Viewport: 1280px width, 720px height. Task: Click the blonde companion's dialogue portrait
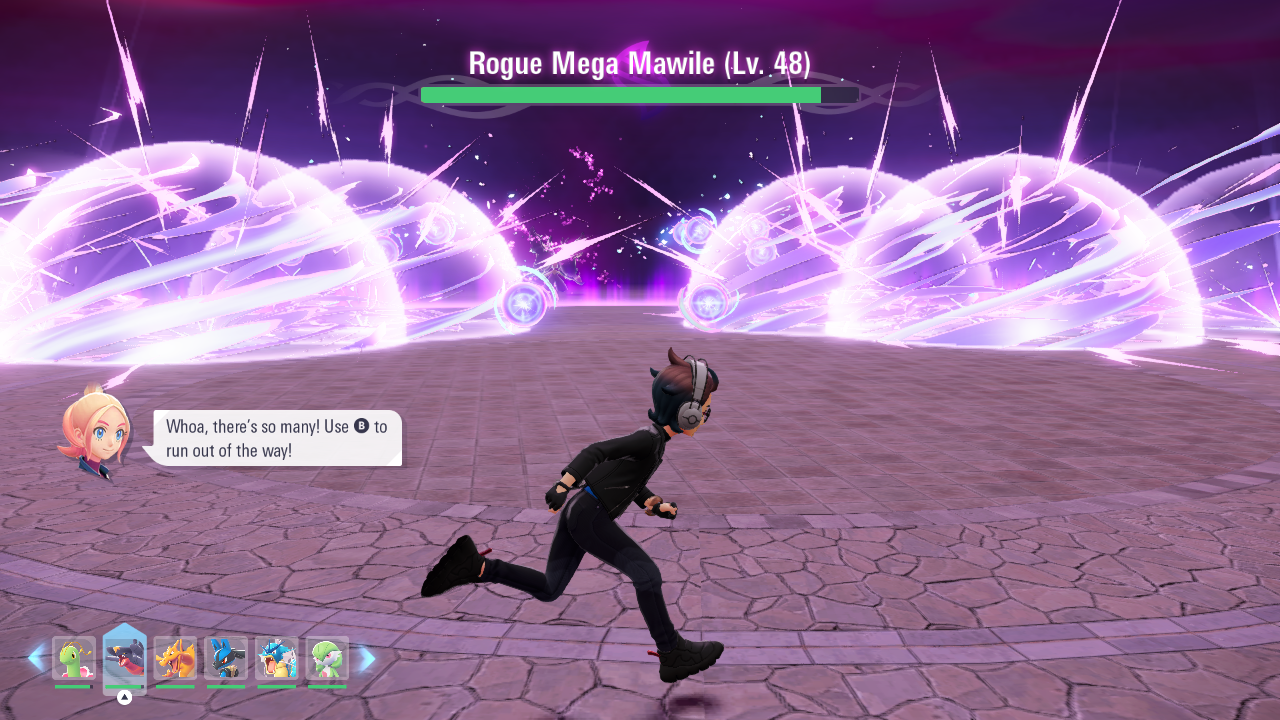click(95, 432)
